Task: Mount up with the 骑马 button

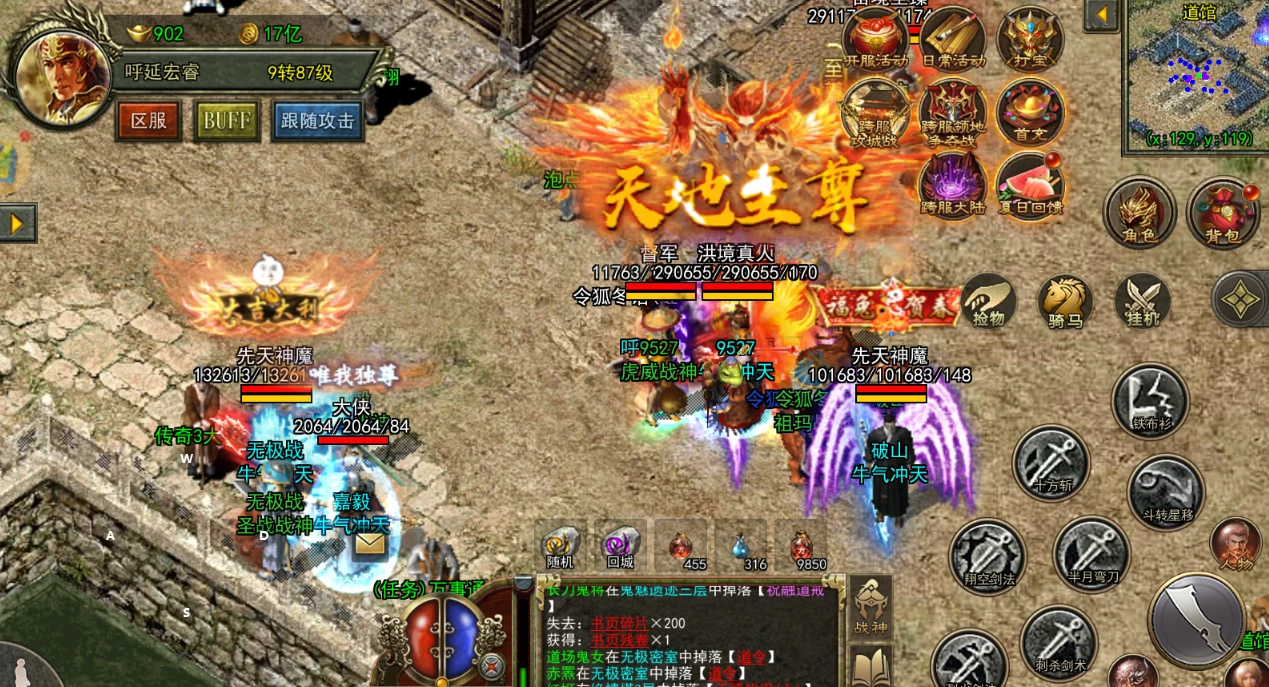Action: pos(1065,301)
